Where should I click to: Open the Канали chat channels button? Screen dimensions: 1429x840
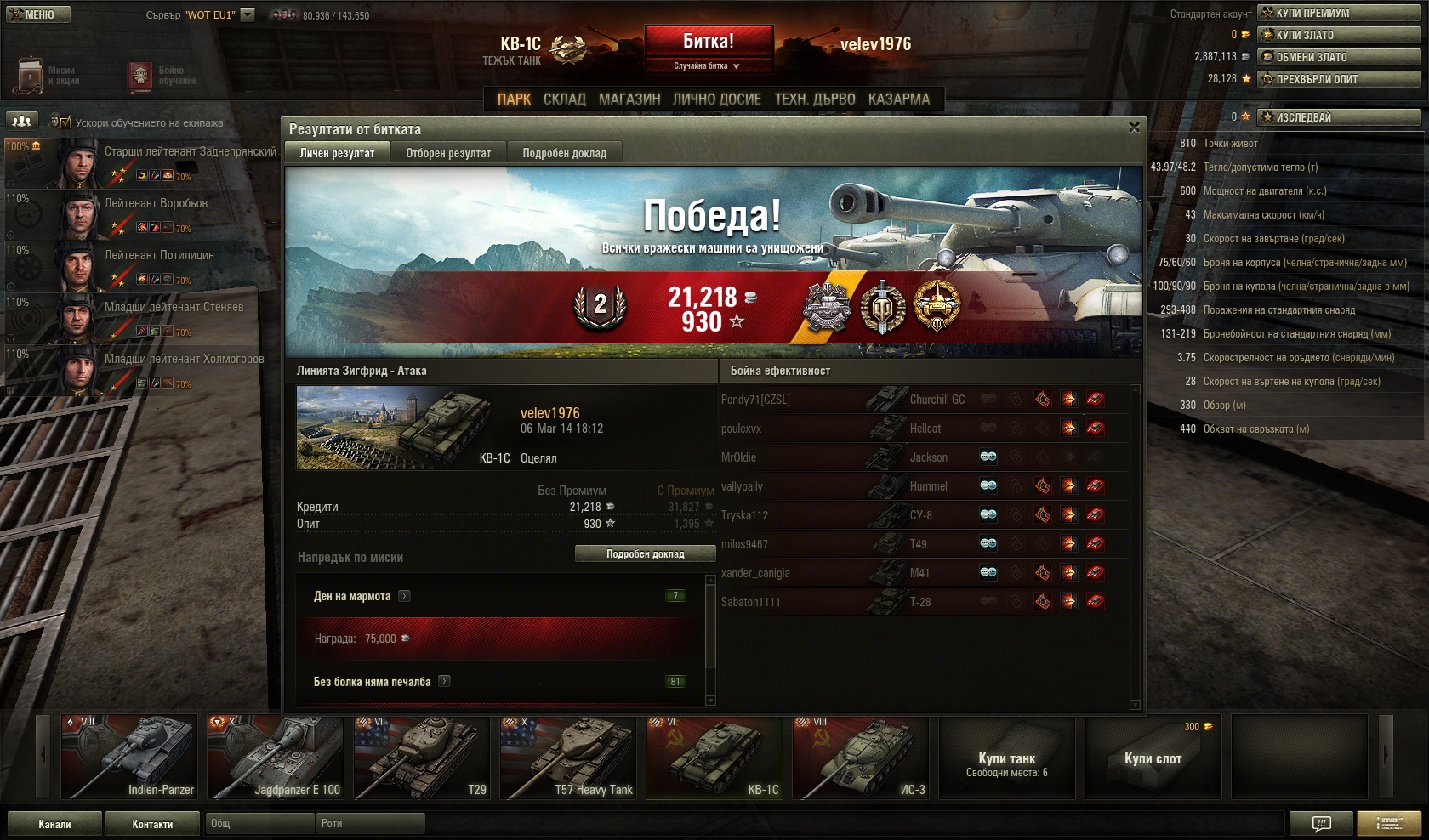pyautogui.click(x=54, y=824)
